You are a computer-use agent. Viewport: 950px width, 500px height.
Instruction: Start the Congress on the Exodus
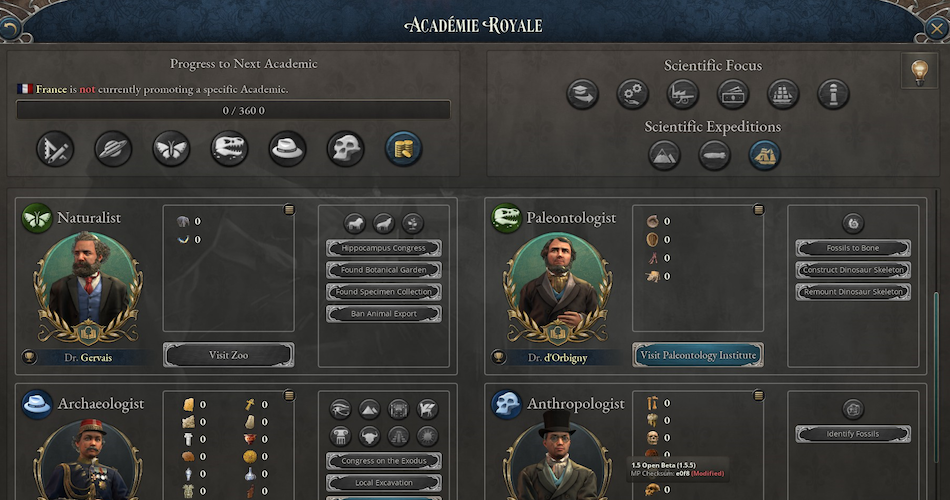coord(383,461)
